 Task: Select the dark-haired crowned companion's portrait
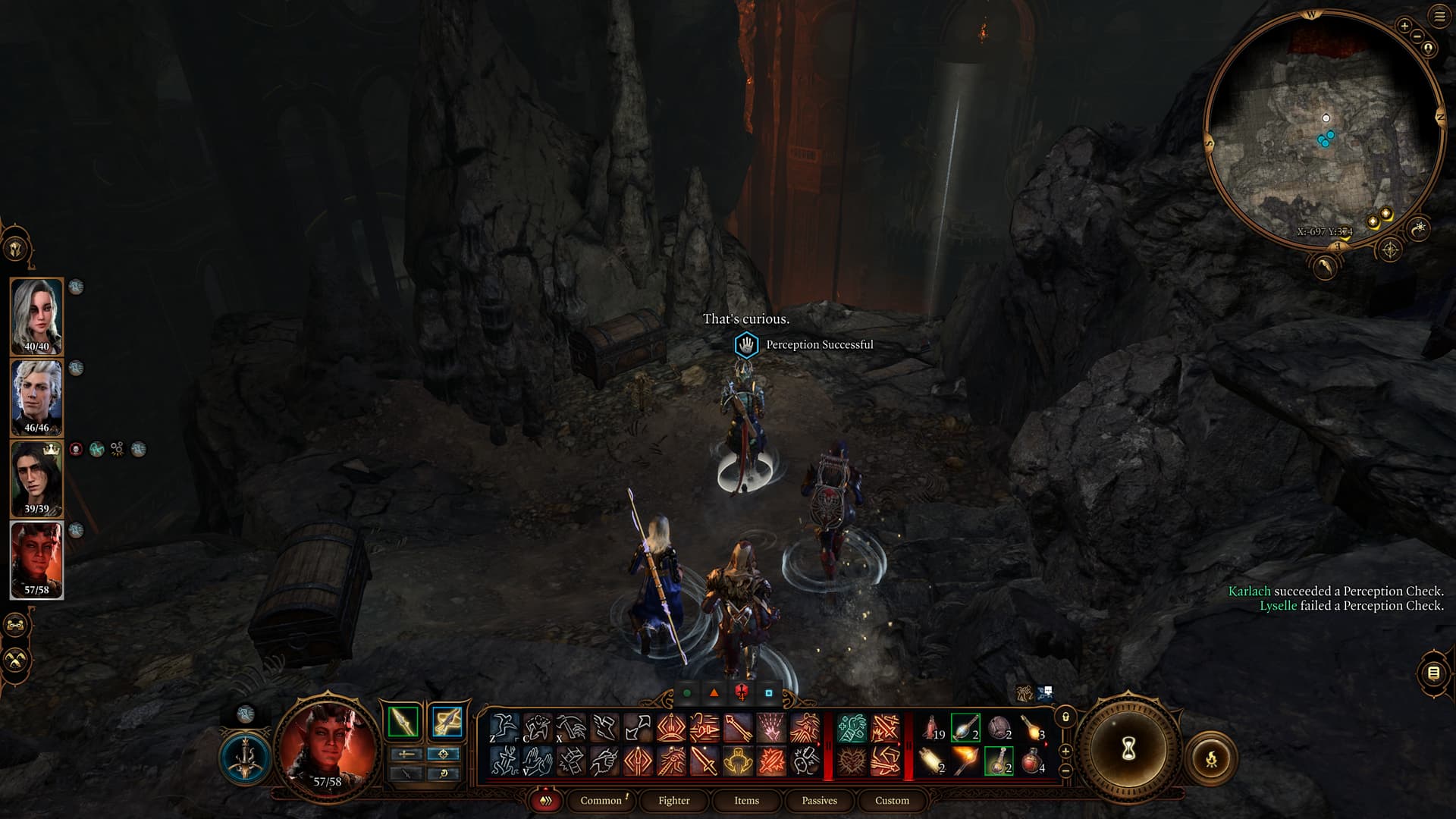pos(36,478)
